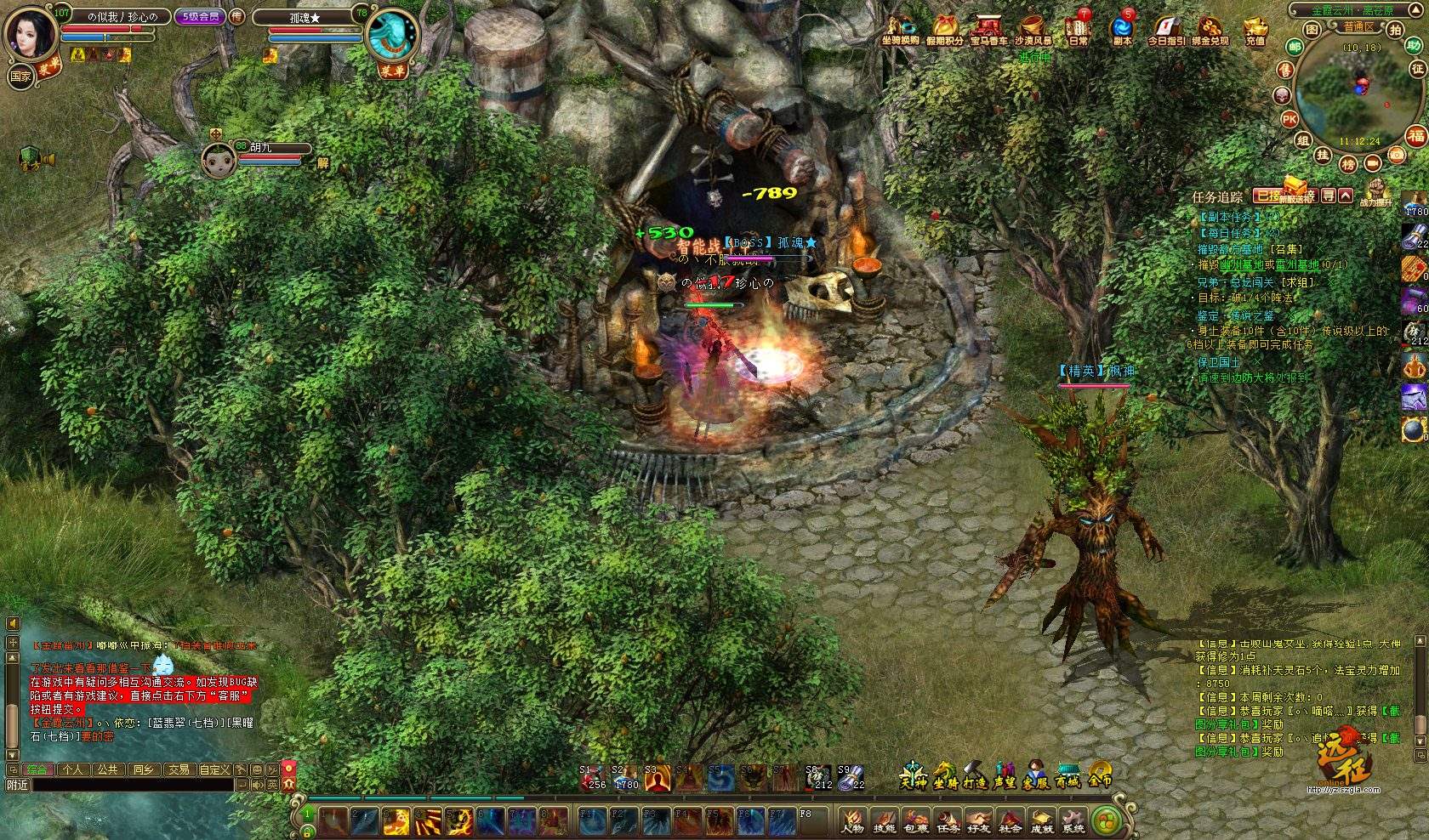The image size is (1429, 840).
Task: Switch chat to the 交易 trade tab
Action: coord(178,769)
